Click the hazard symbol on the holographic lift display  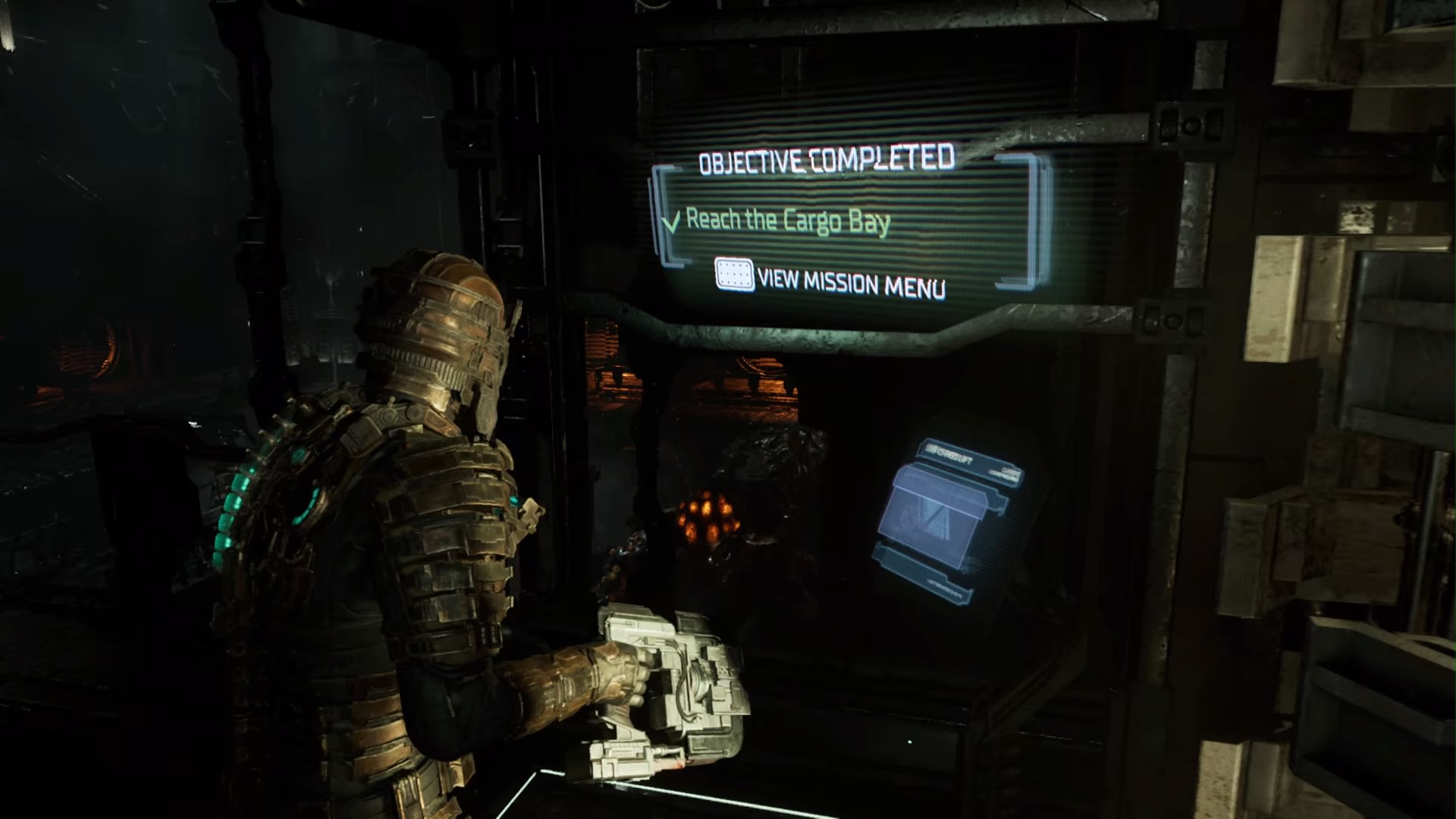tap(907, 517)
